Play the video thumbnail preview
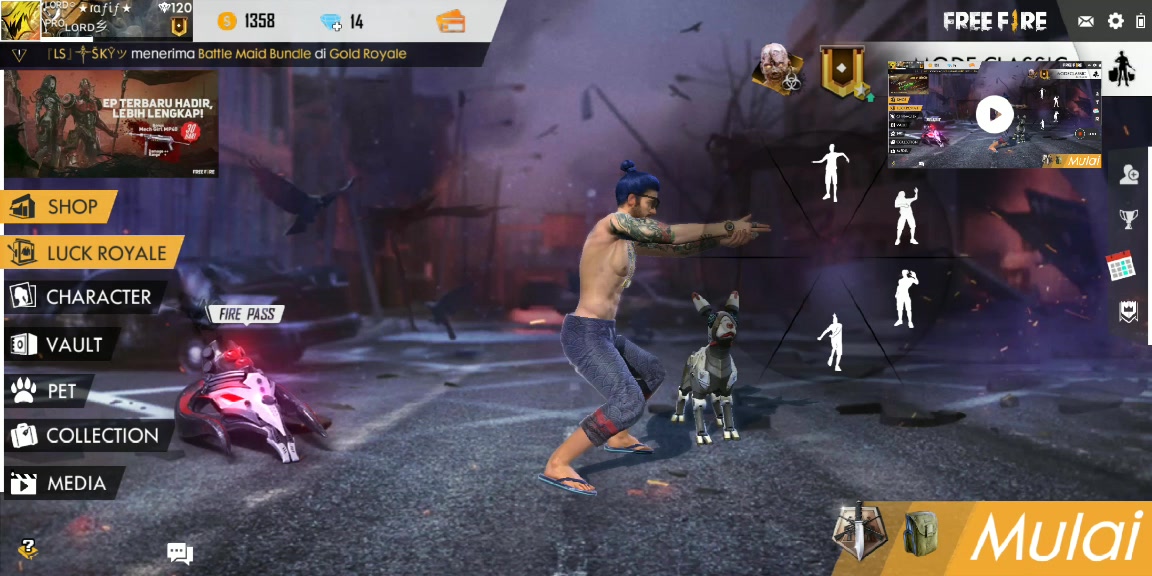The width and height of the screenshot is (1152, 576). tap(994, 114)
